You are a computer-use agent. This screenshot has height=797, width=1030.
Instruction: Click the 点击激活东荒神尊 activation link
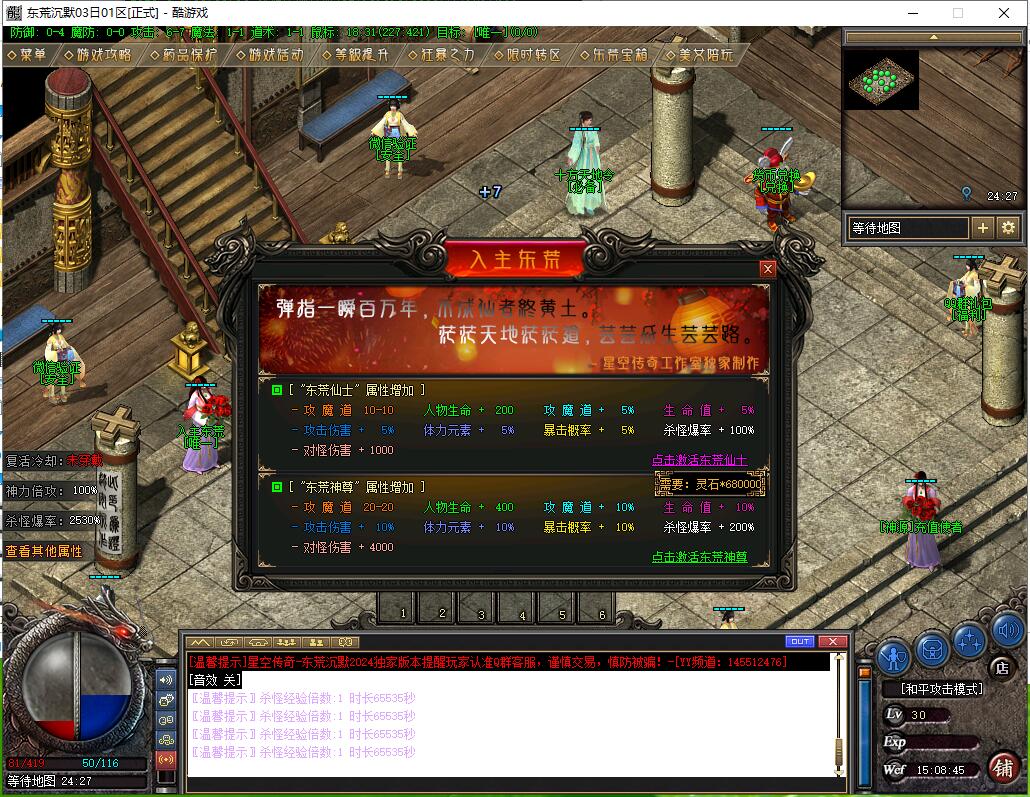point(699,557)
